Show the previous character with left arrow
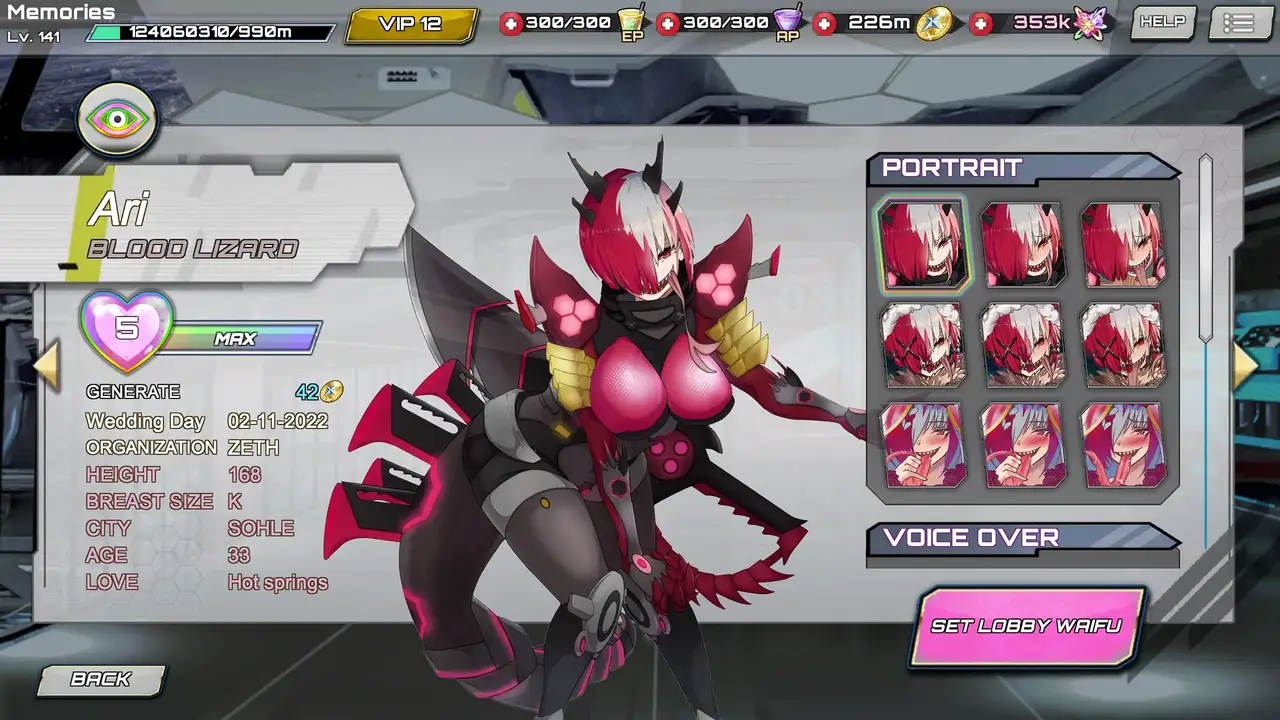 (x=46, y=364)
